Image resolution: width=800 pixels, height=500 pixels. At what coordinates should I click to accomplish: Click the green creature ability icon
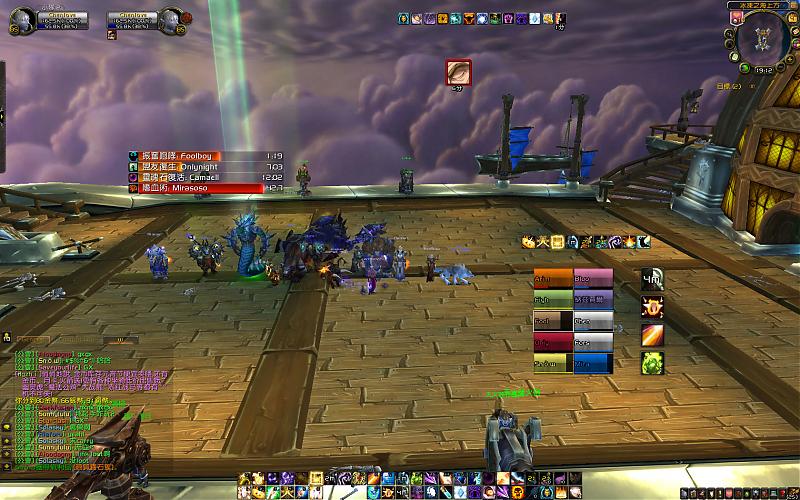[x=652, y=362]
